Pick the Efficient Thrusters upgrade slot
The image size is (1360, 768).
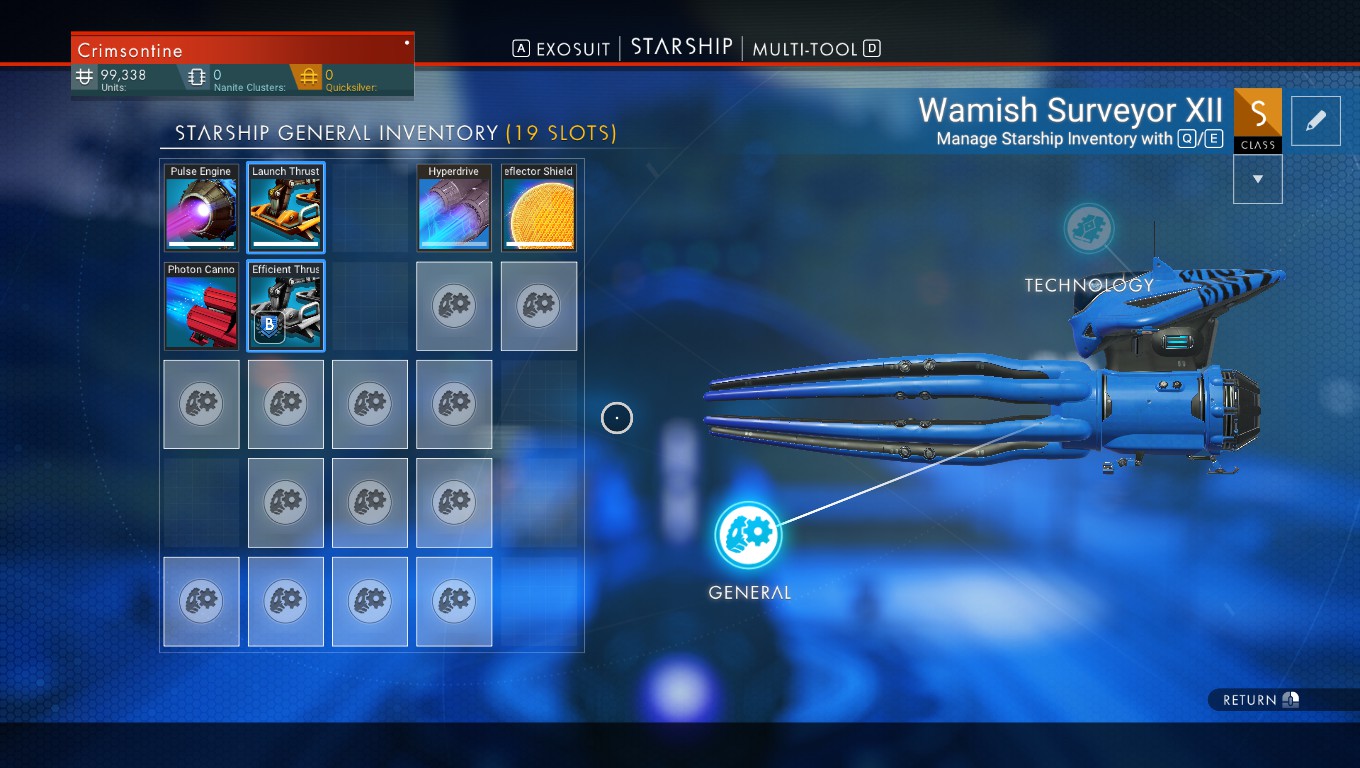point(286,306)
